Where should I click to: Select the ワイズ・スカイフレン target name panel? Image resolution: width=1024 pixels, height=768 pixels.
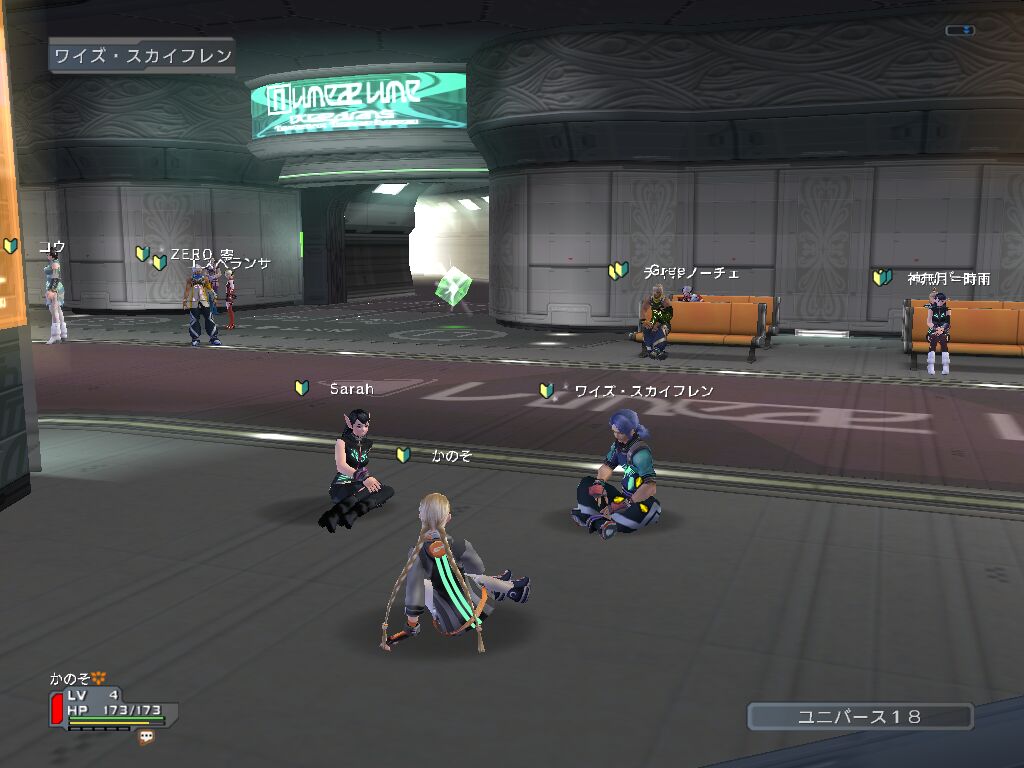point(142,56)
